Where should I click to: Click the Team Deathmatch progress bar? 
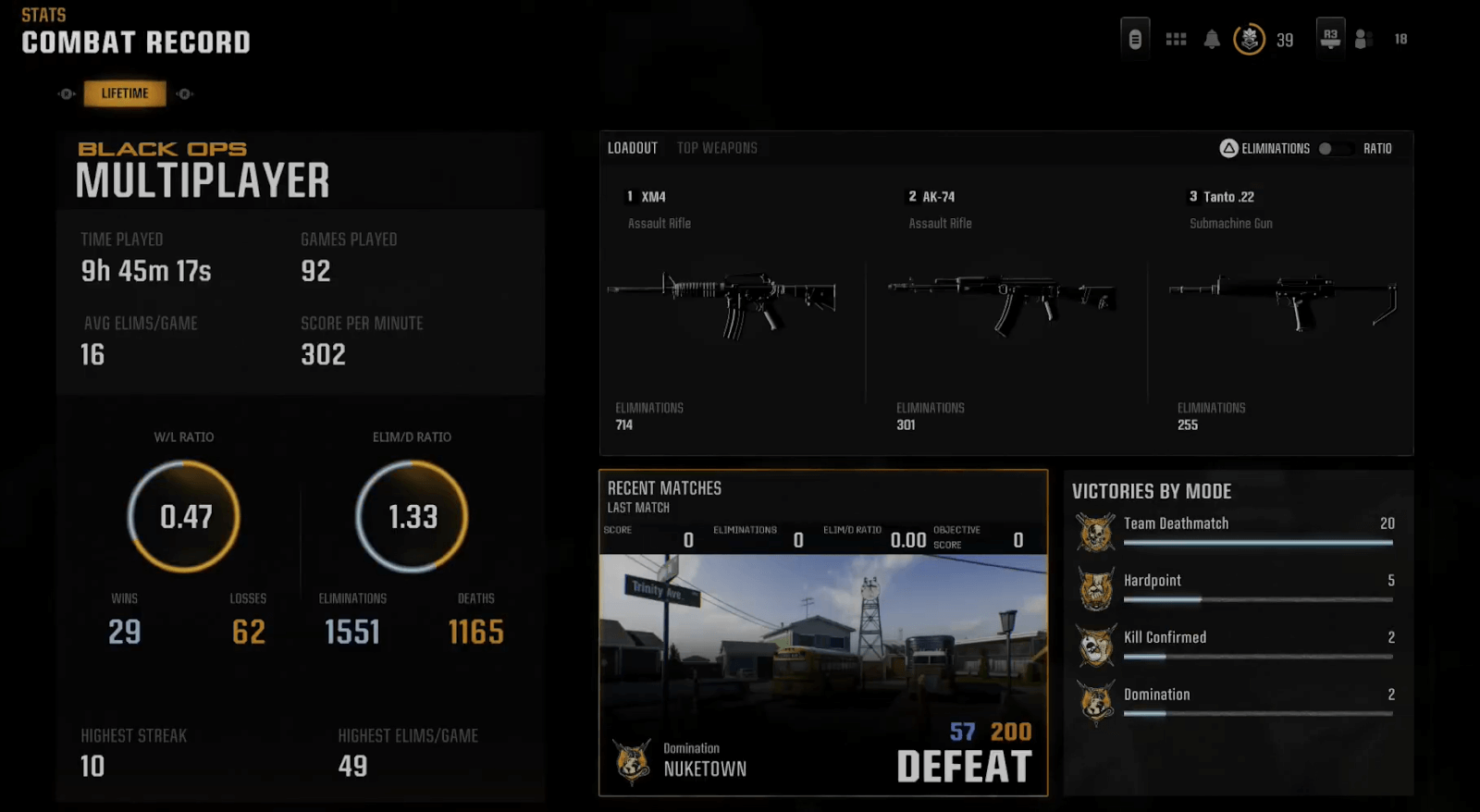coord(1257,543)
